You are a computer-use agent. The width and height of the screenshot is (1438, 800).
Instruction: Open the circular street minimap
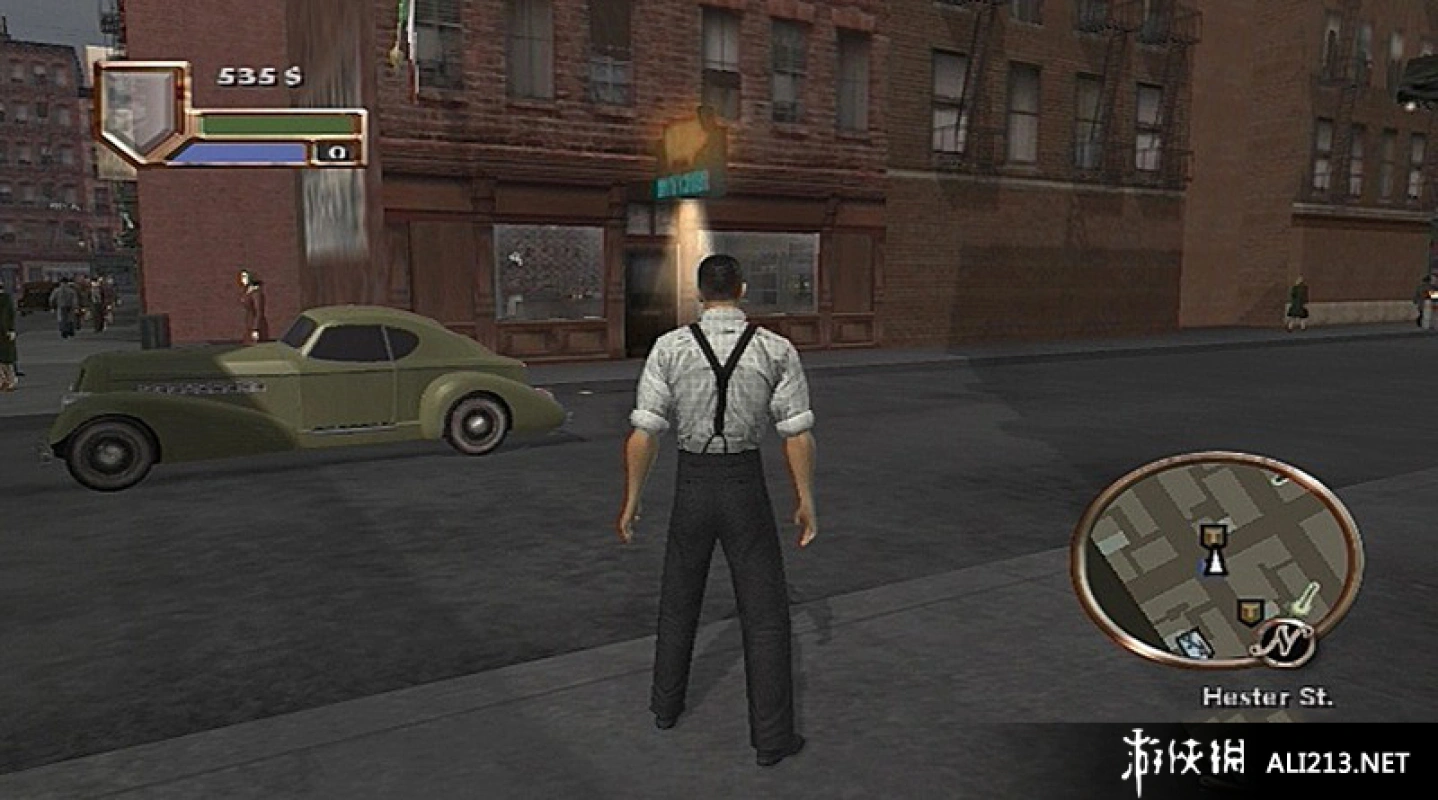pos(1216,560)
